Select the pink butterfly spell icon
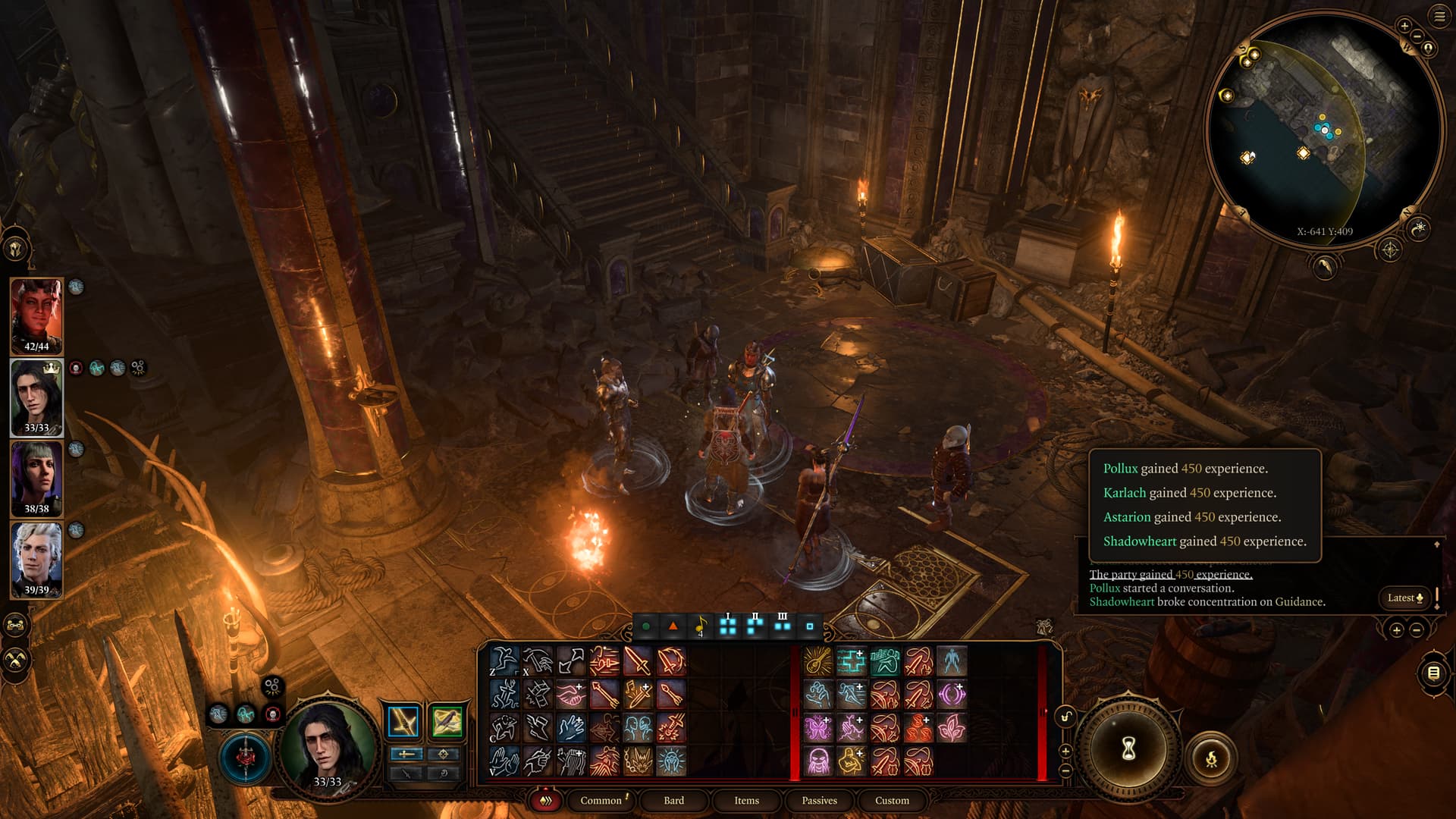 click(x=817, y=728)
